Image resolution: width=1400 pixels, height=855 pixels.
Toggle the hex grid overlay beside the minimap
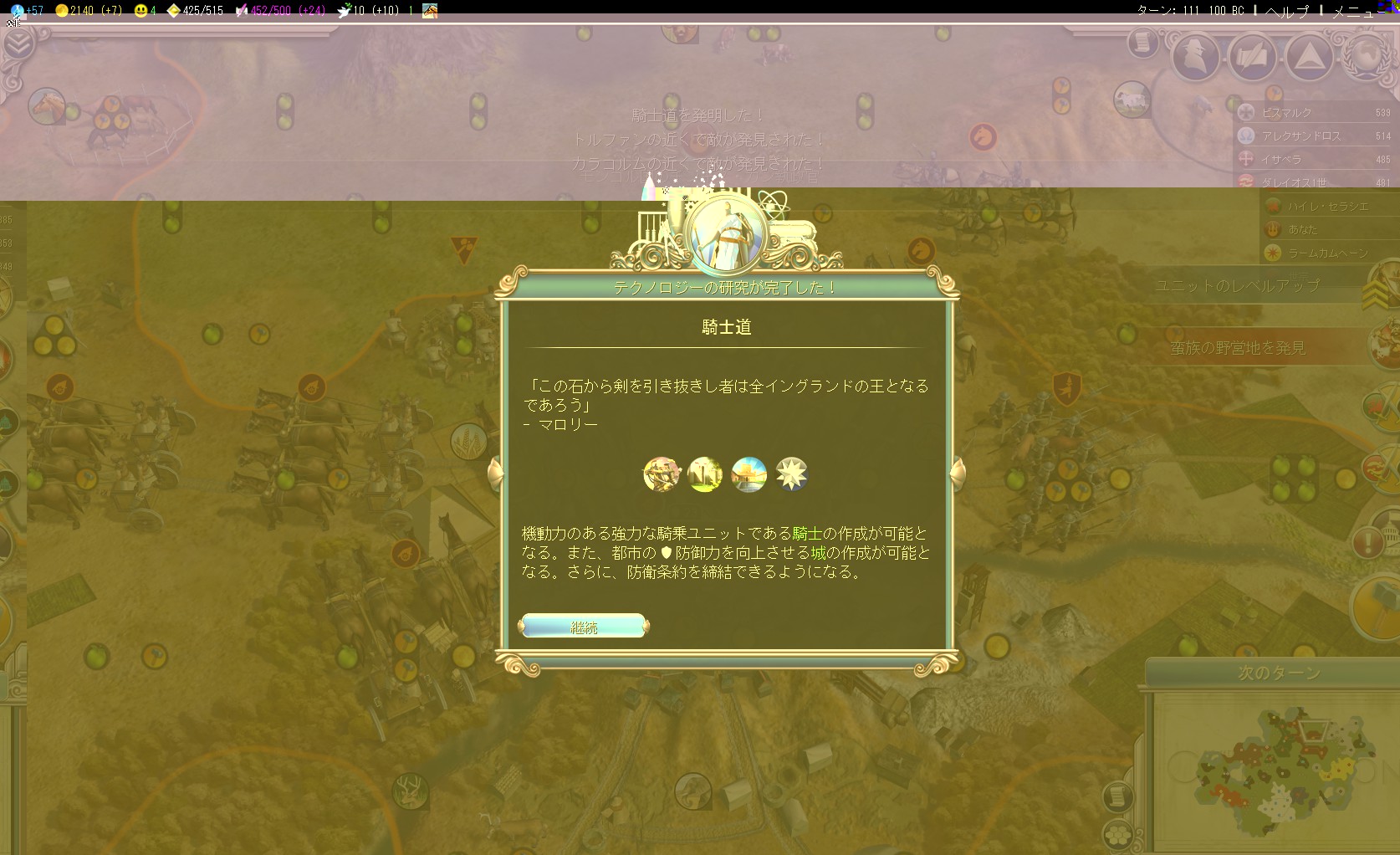tap(1118, 834)
